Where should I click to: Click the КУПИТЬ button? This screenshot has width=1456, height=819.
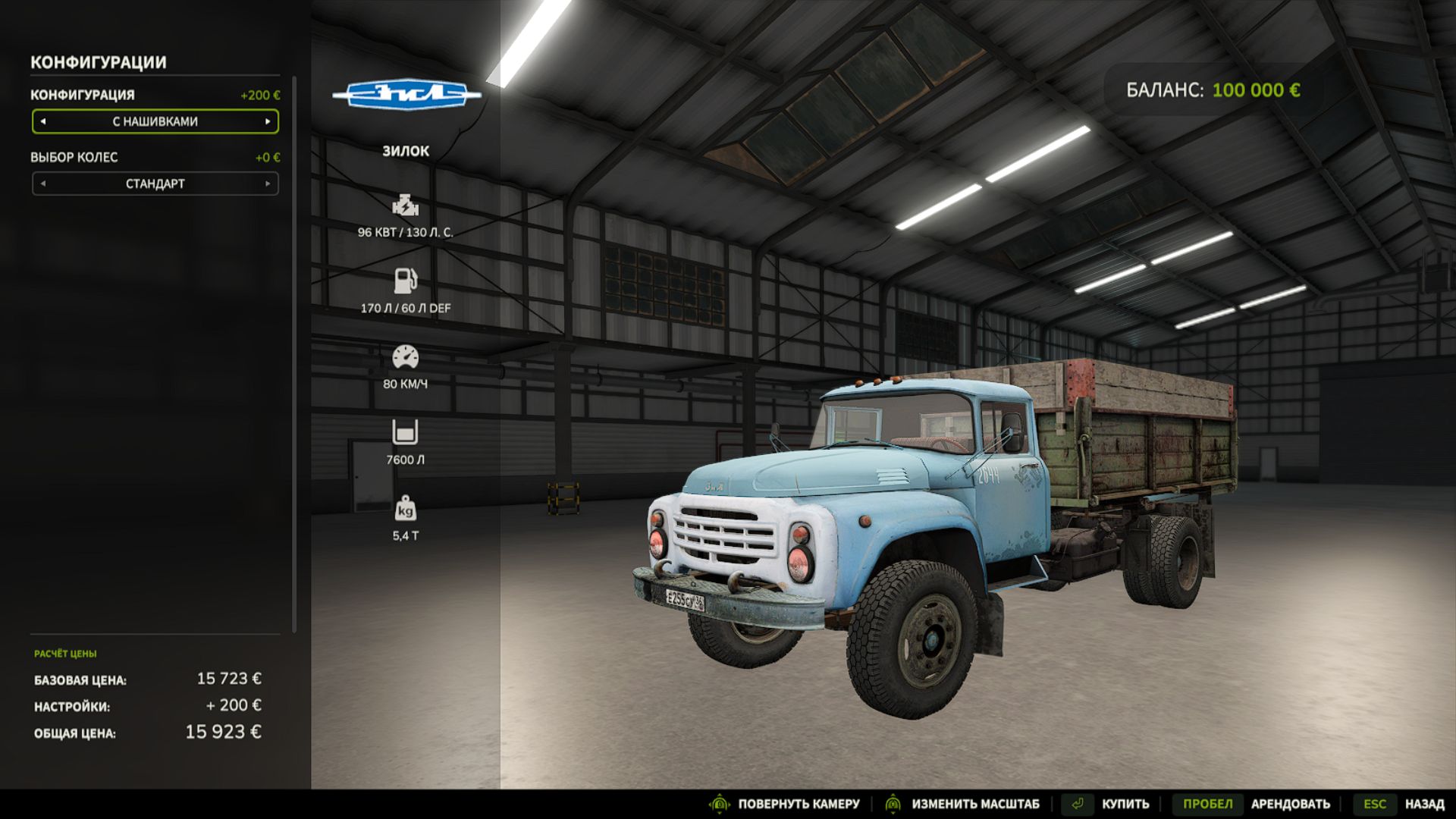click(1125, 803)
